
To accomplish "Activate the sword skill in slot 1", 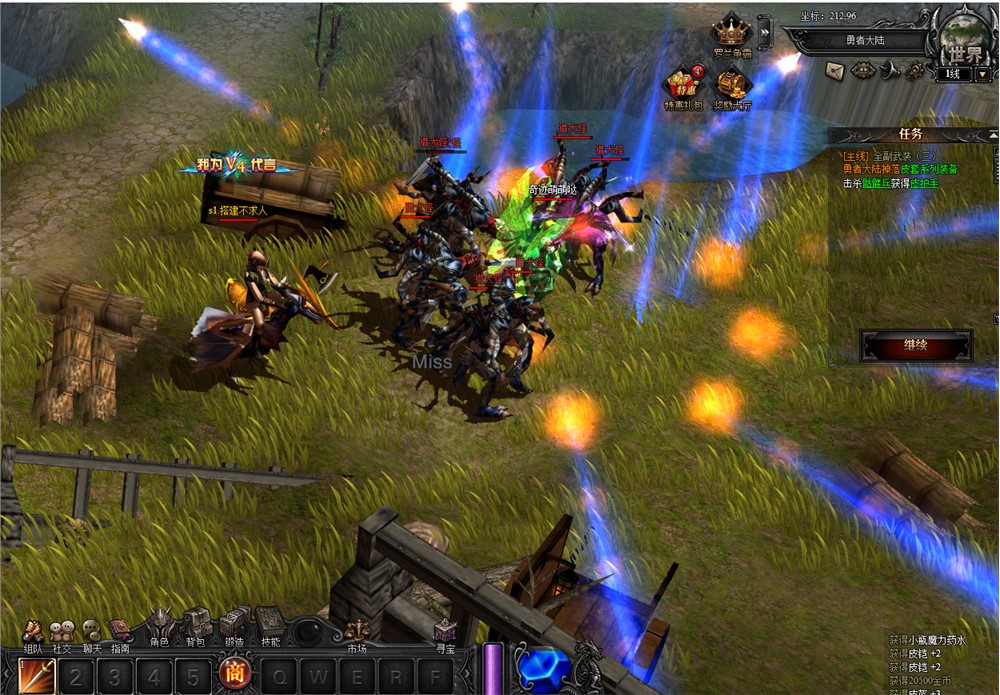I will [37, 675].
